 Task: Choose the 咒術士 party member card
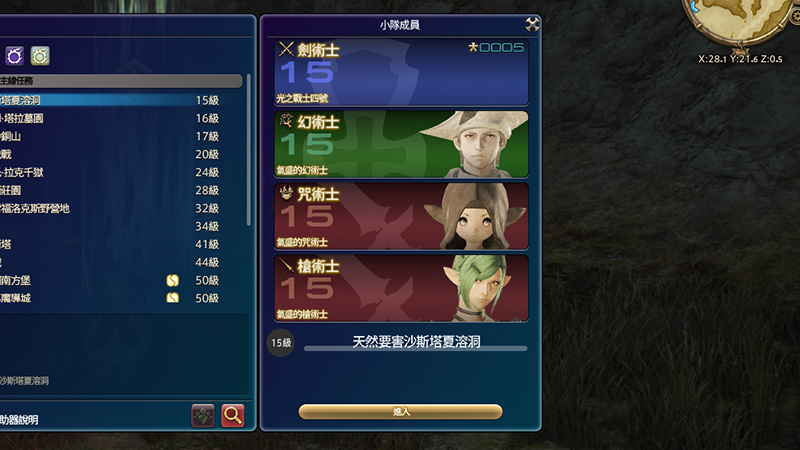tap(401, 215)
